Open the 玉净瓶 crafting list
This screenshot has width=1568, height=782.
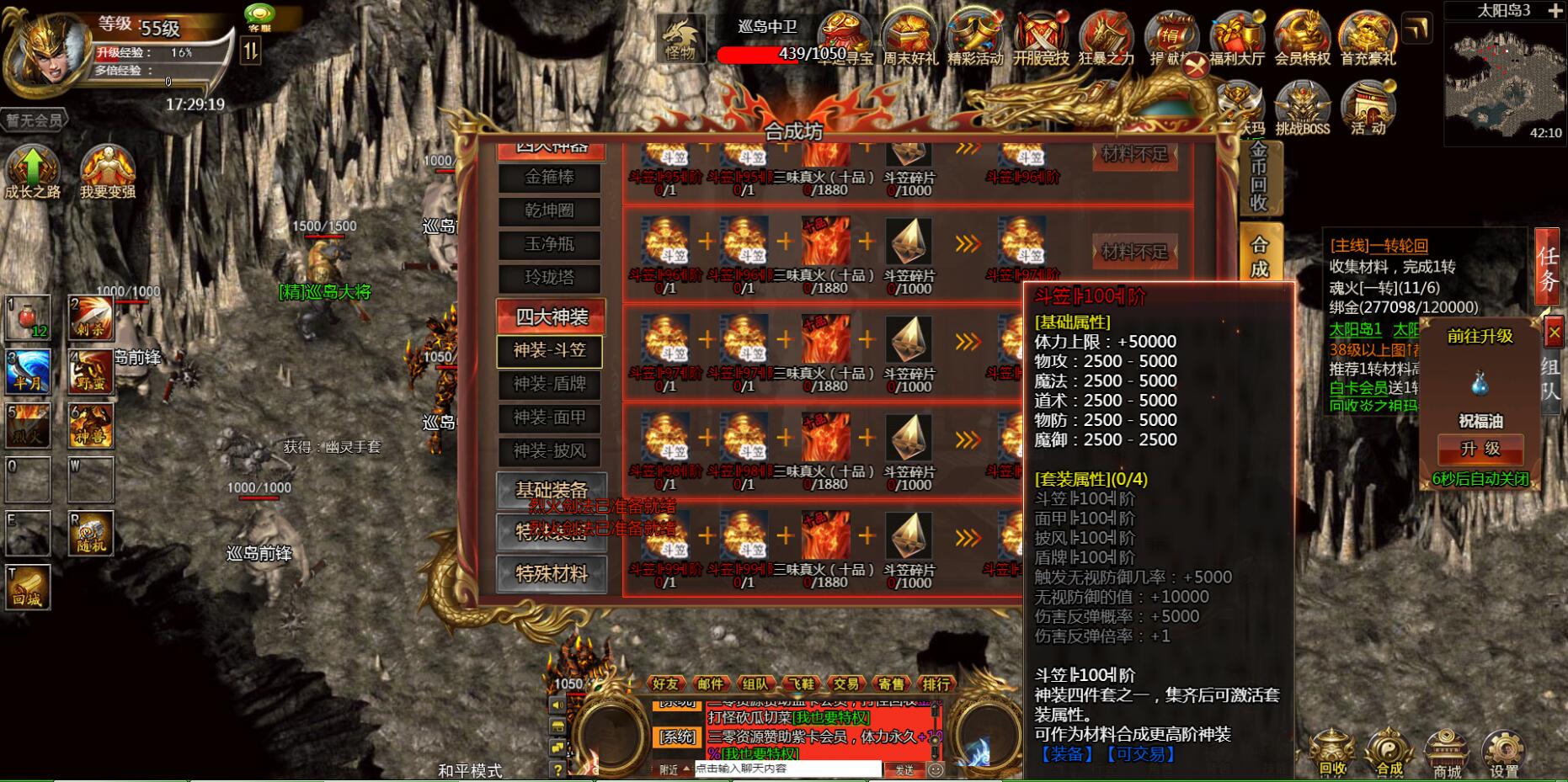pyautogui.click(x=549, y=244)
